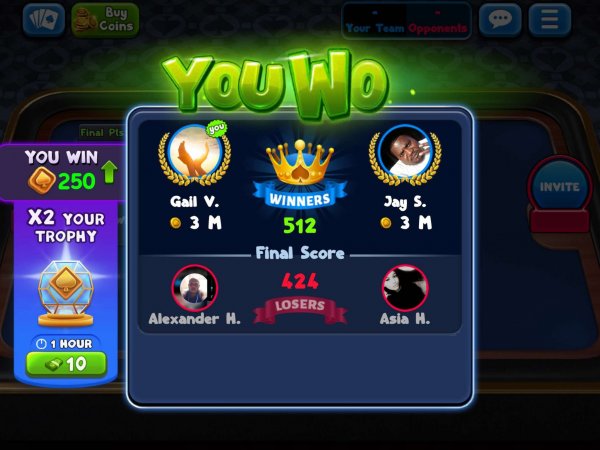
Task: Open the chat bubble button
Action: pos(500,19)
